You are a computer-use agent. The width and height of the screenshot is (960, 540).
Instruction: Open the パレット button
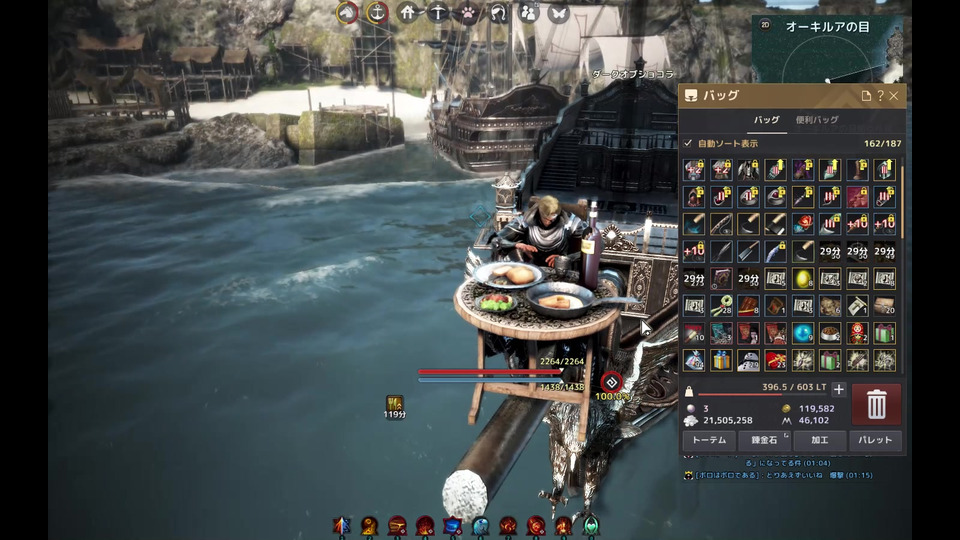[x=876, y=440]
